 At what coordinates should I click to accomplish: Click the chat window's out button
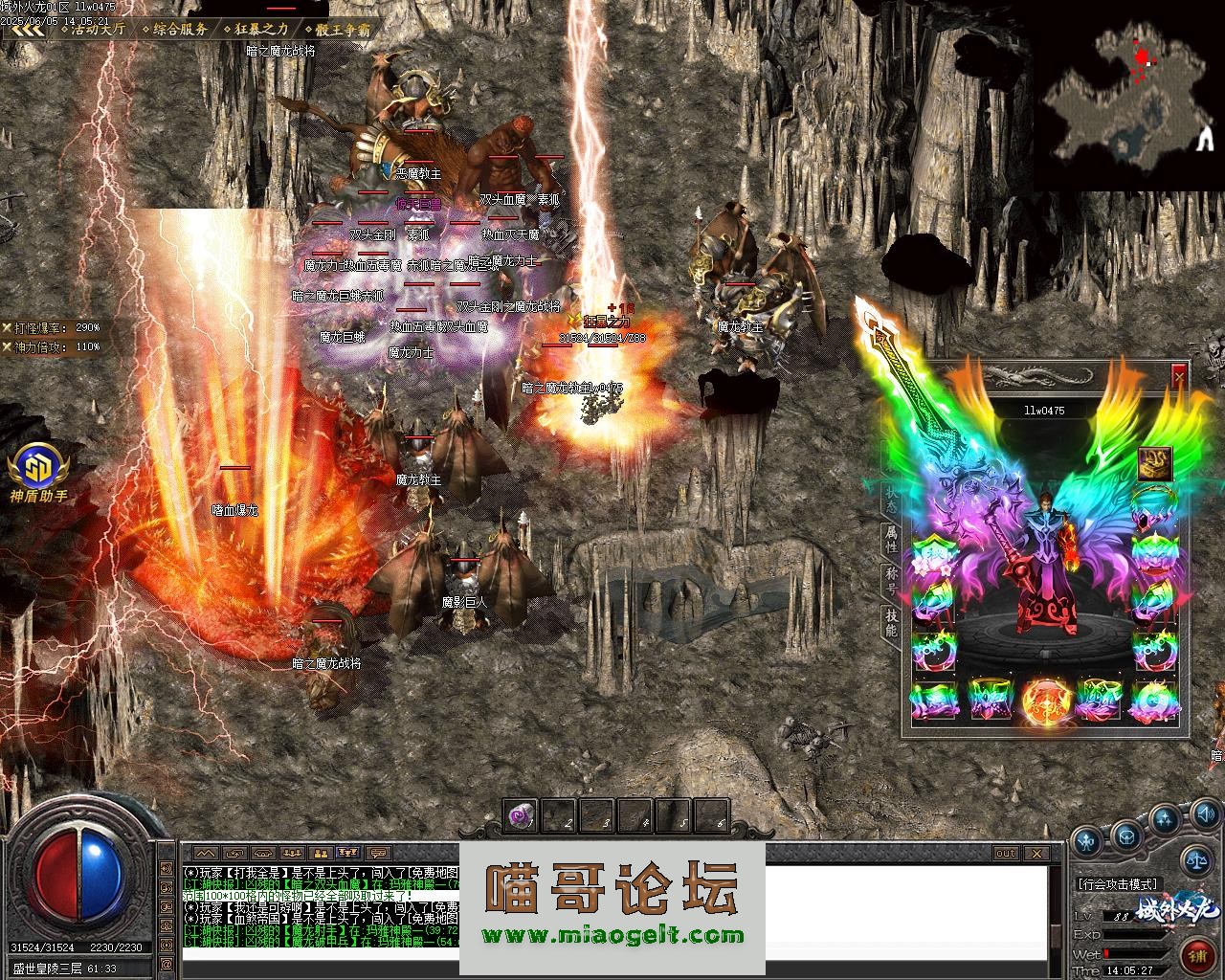(x=1005, y=853)
